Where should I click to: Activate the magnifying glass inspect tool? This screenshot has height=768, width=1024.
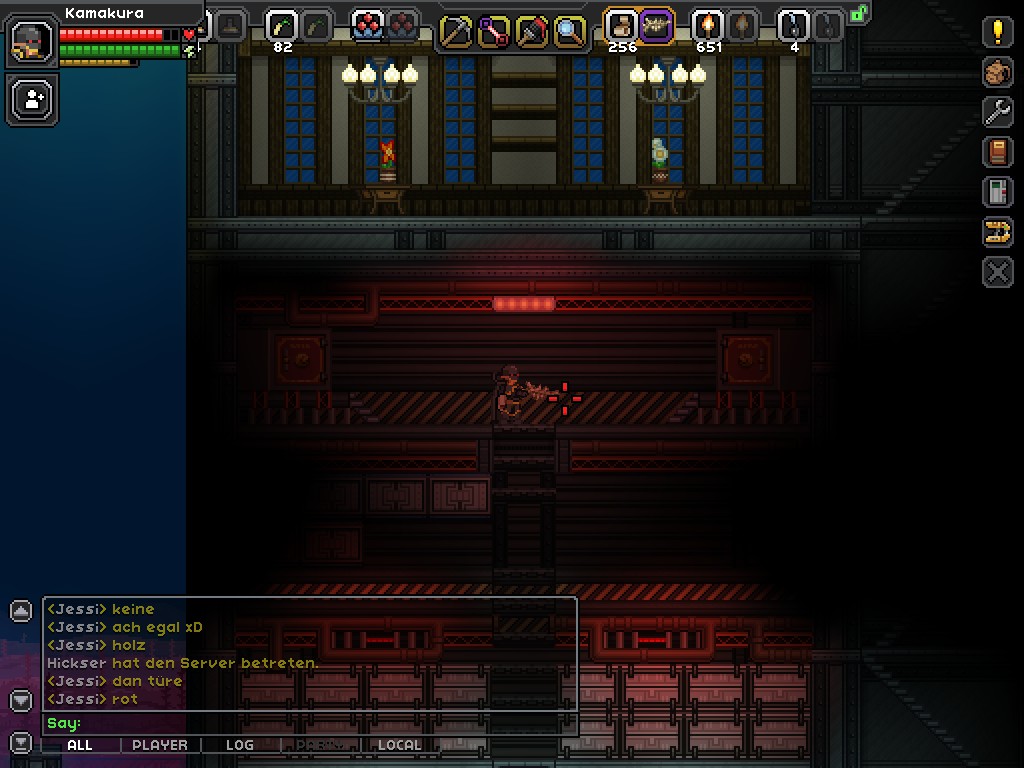pos(570,31)
